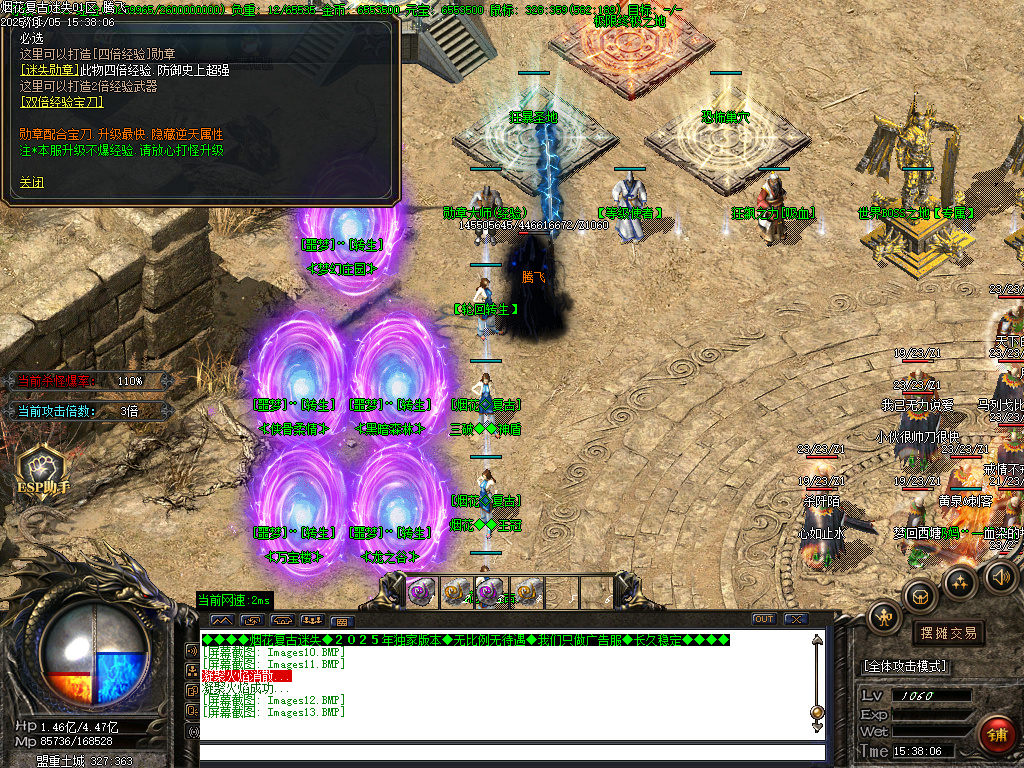Toggle the 全体攻击模式 attack mode label
The height and width of the screenshot is (768, 1024).
coord(906,666)
